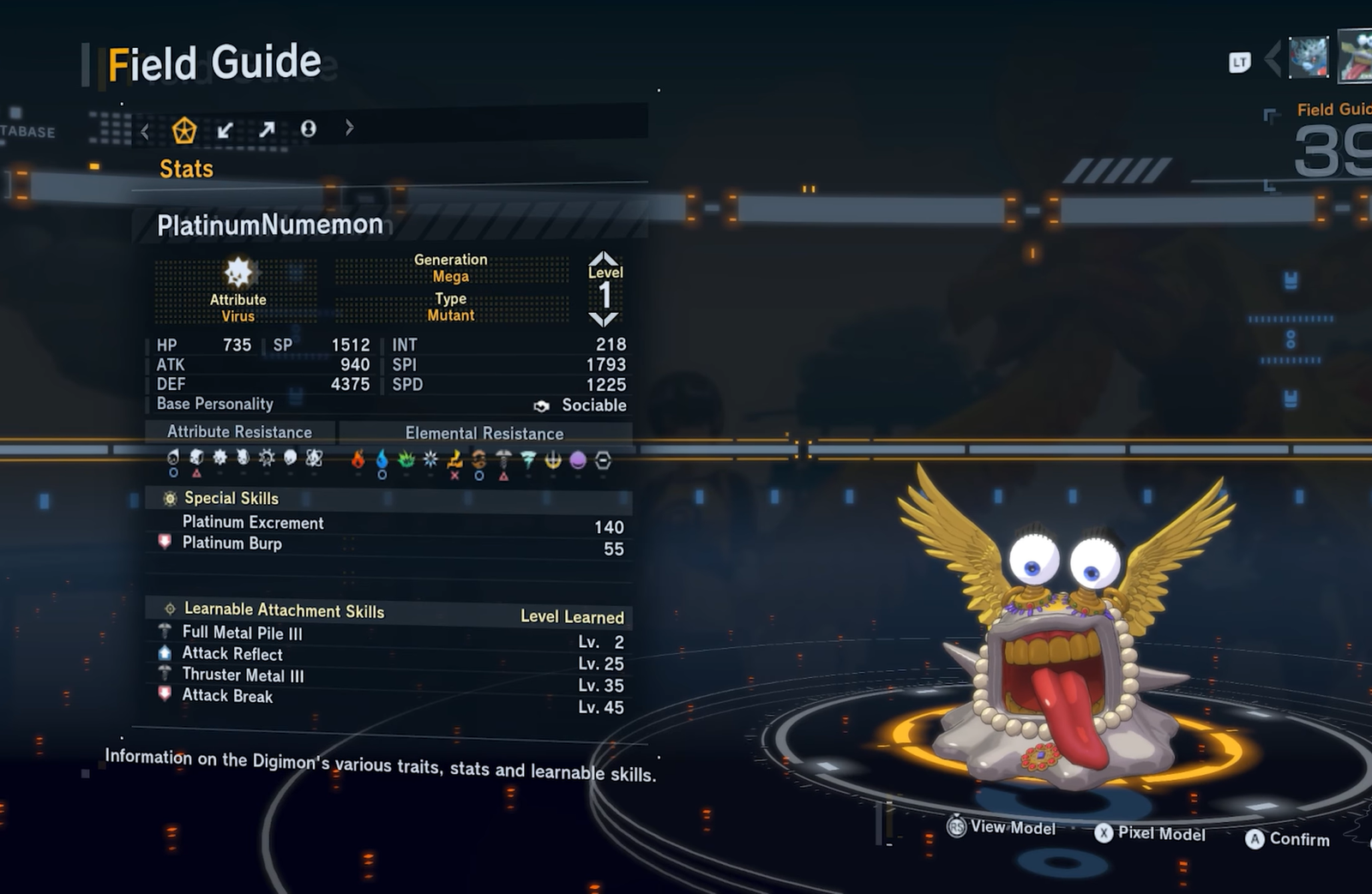
Task: Select the Platinum Burp special skill
Action: [x=232, y=543]
